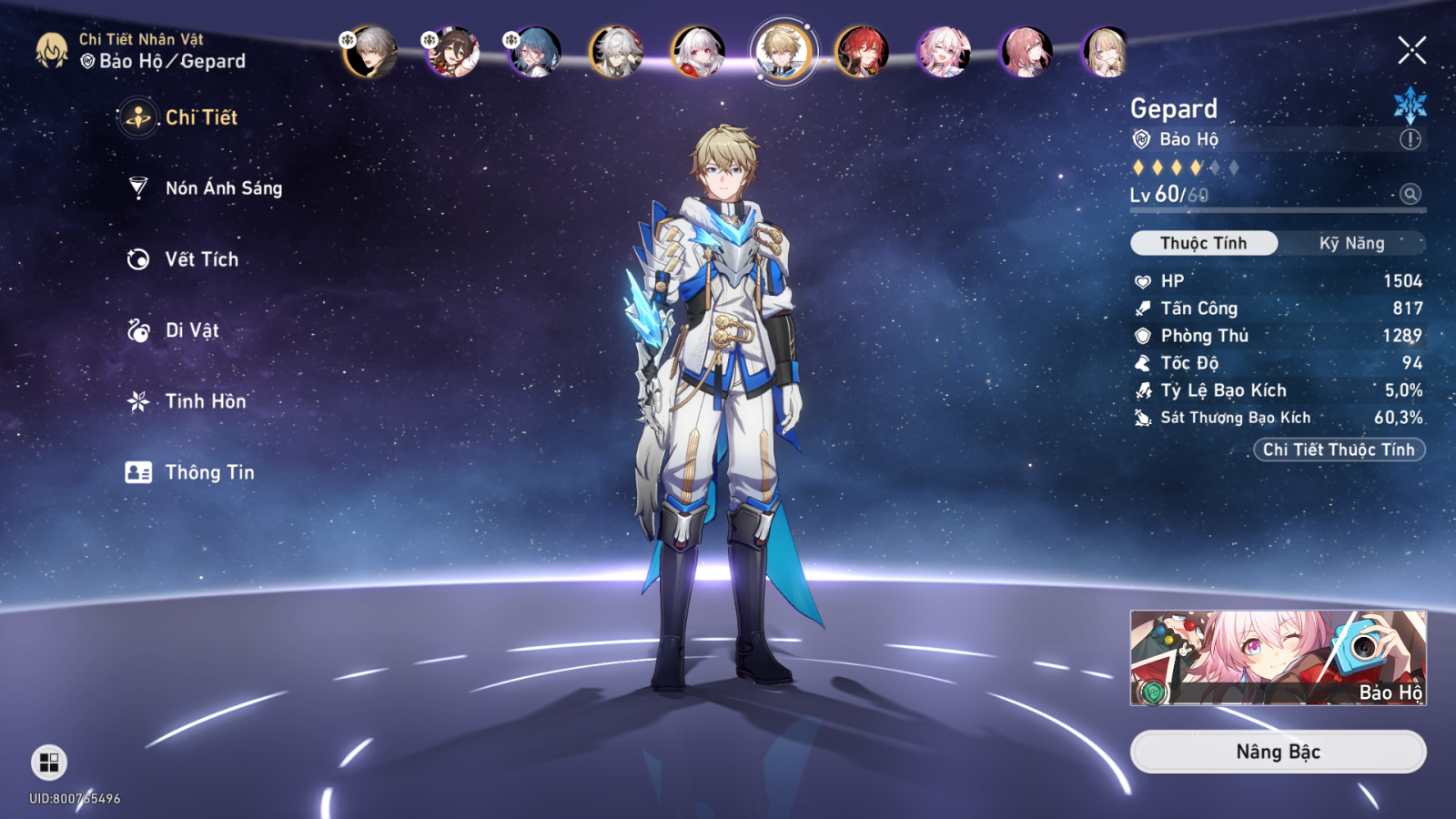Image resolution: width=1456 pixels, height=819 pixels.
Task: Select the white-haired Clara portrait
Action: pos(698,51)
